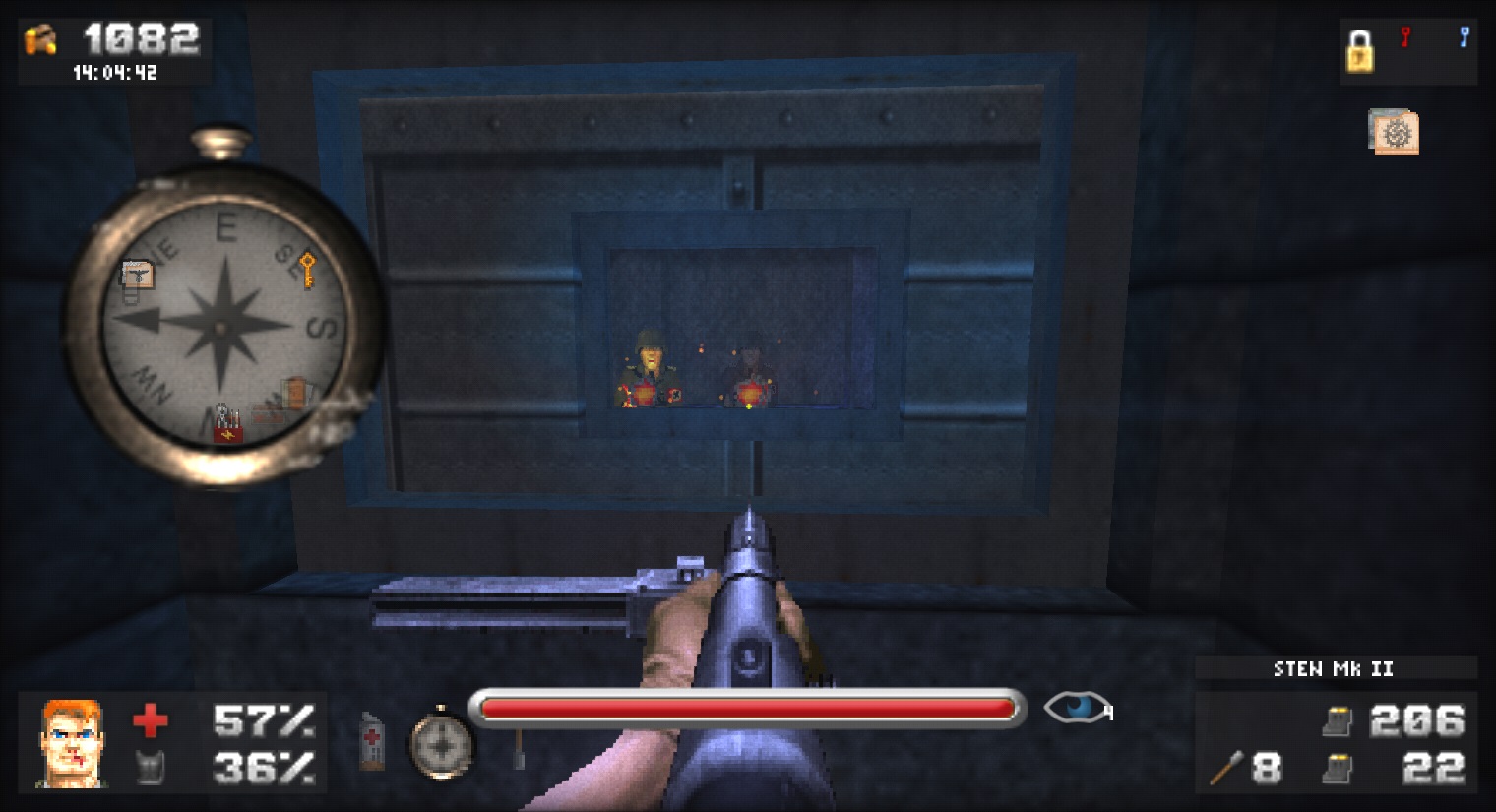Click the ammo magazine icon next to 206
This screenshot has width=1496, height=812.
tap(1337, 721)
